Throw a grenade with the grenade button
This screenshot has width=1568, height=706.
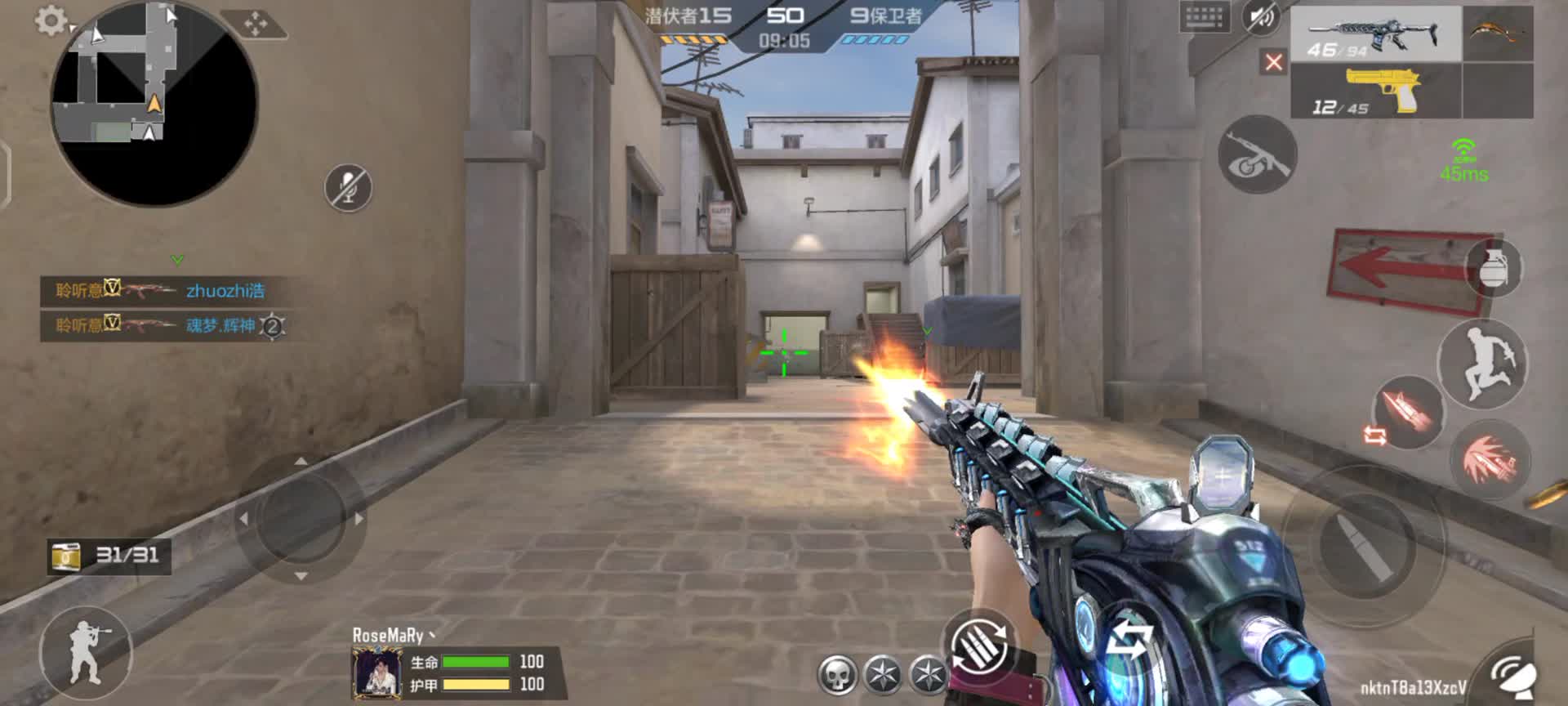1494,268
